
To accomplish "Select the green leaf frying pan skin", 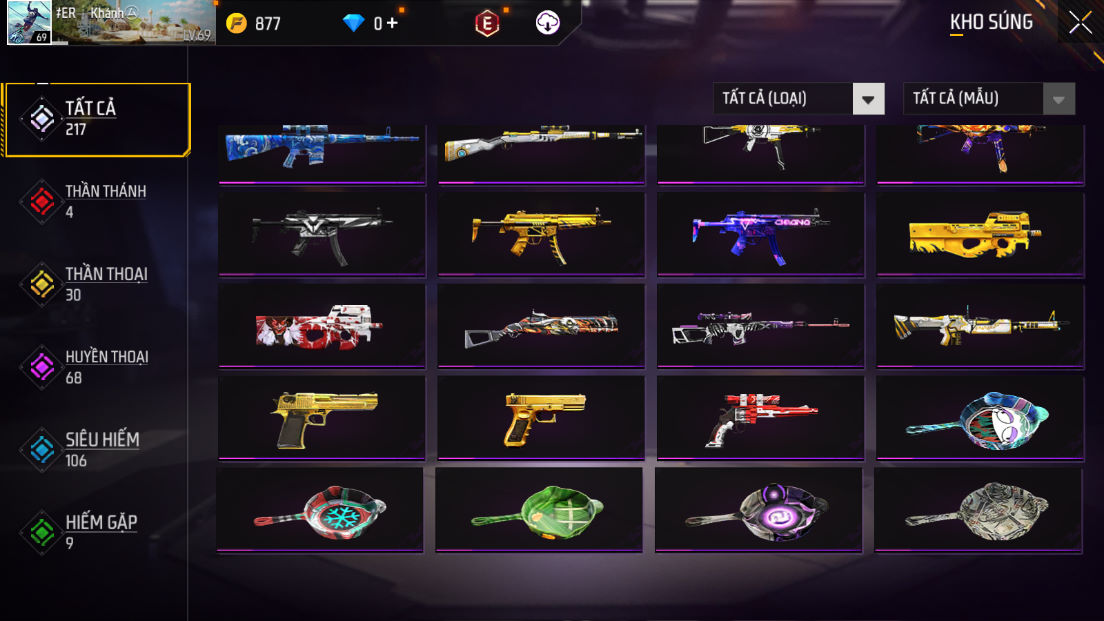I will pyautogui.click(x=539, y=509).
